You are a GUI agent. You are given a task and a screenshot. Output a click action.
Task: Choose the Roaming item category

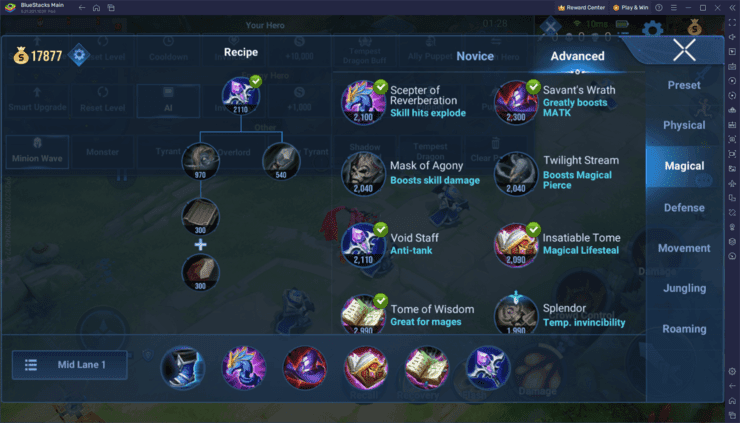[x=684, y=328]
